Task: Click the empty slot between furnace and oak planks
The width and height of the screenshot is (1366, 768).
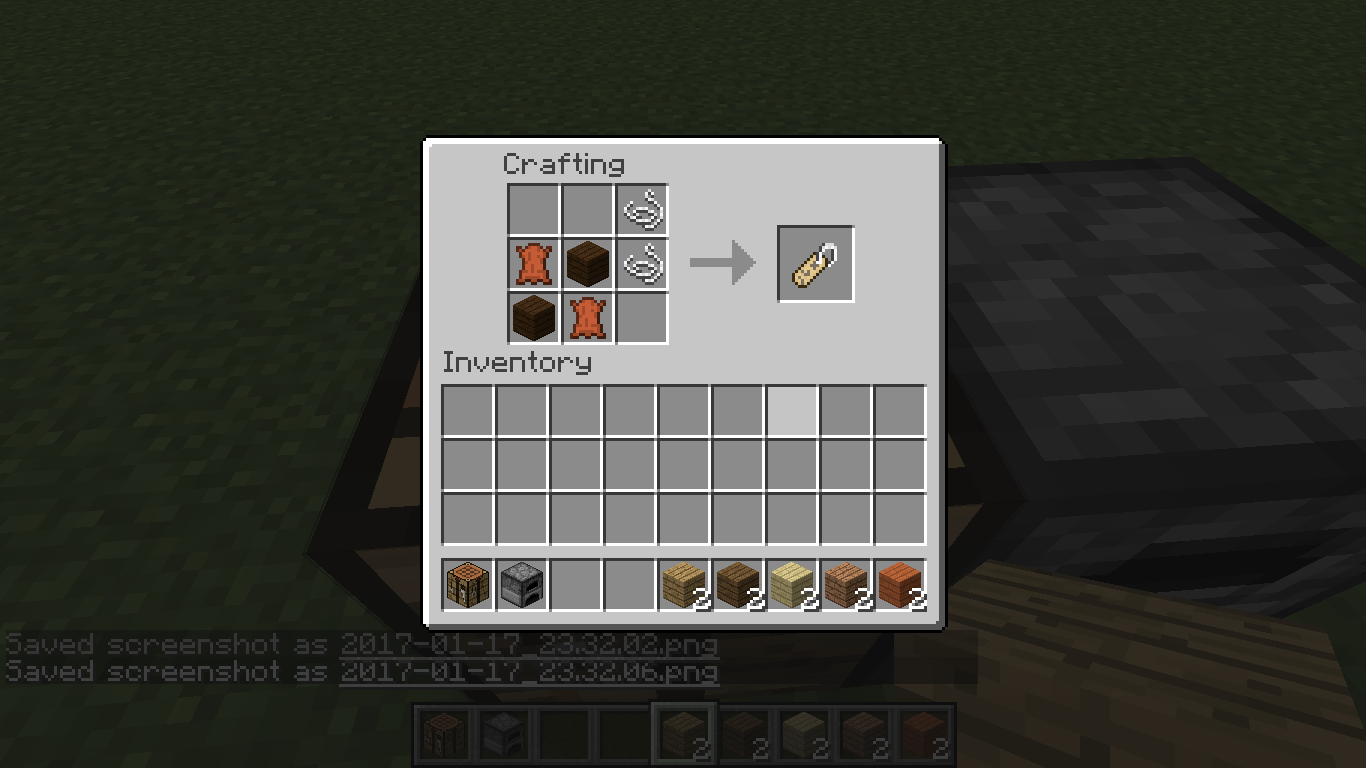Action: coord(575,585)
